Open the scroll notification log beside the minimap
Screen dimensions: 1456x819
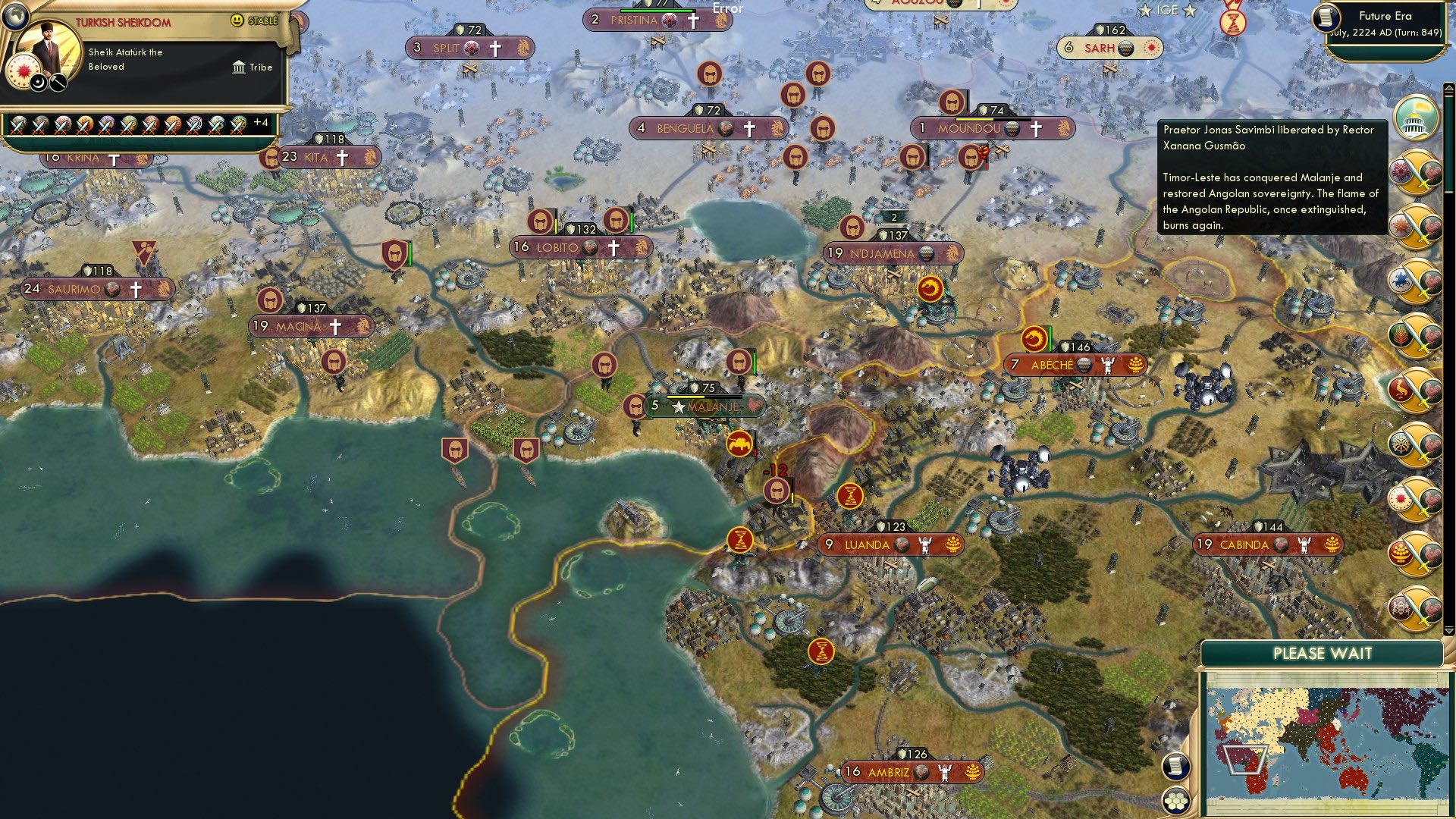pyautogui.click(x=1176, y=767)
